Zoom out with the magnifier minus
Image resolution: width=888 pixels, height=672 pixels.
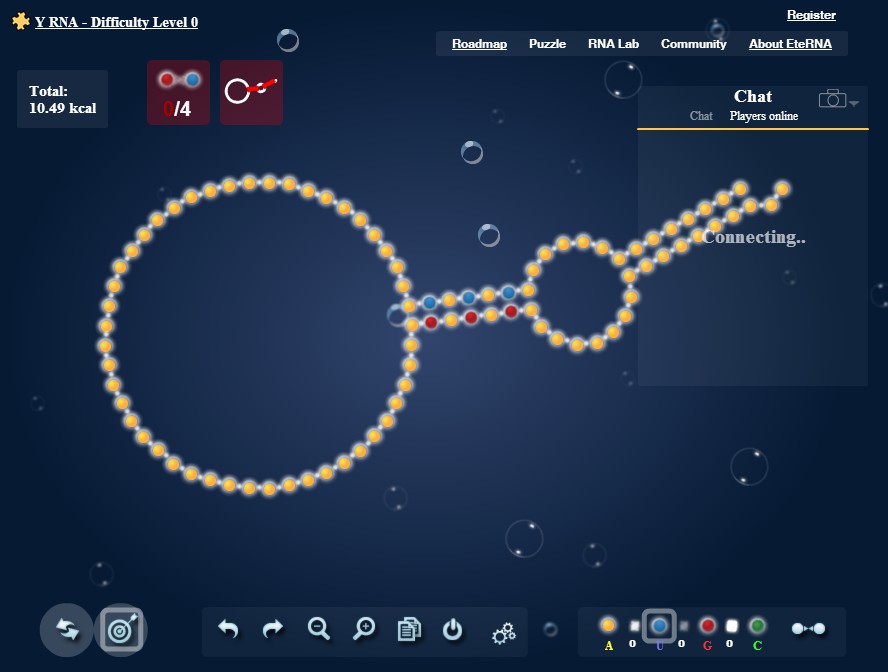pos(319,629)
